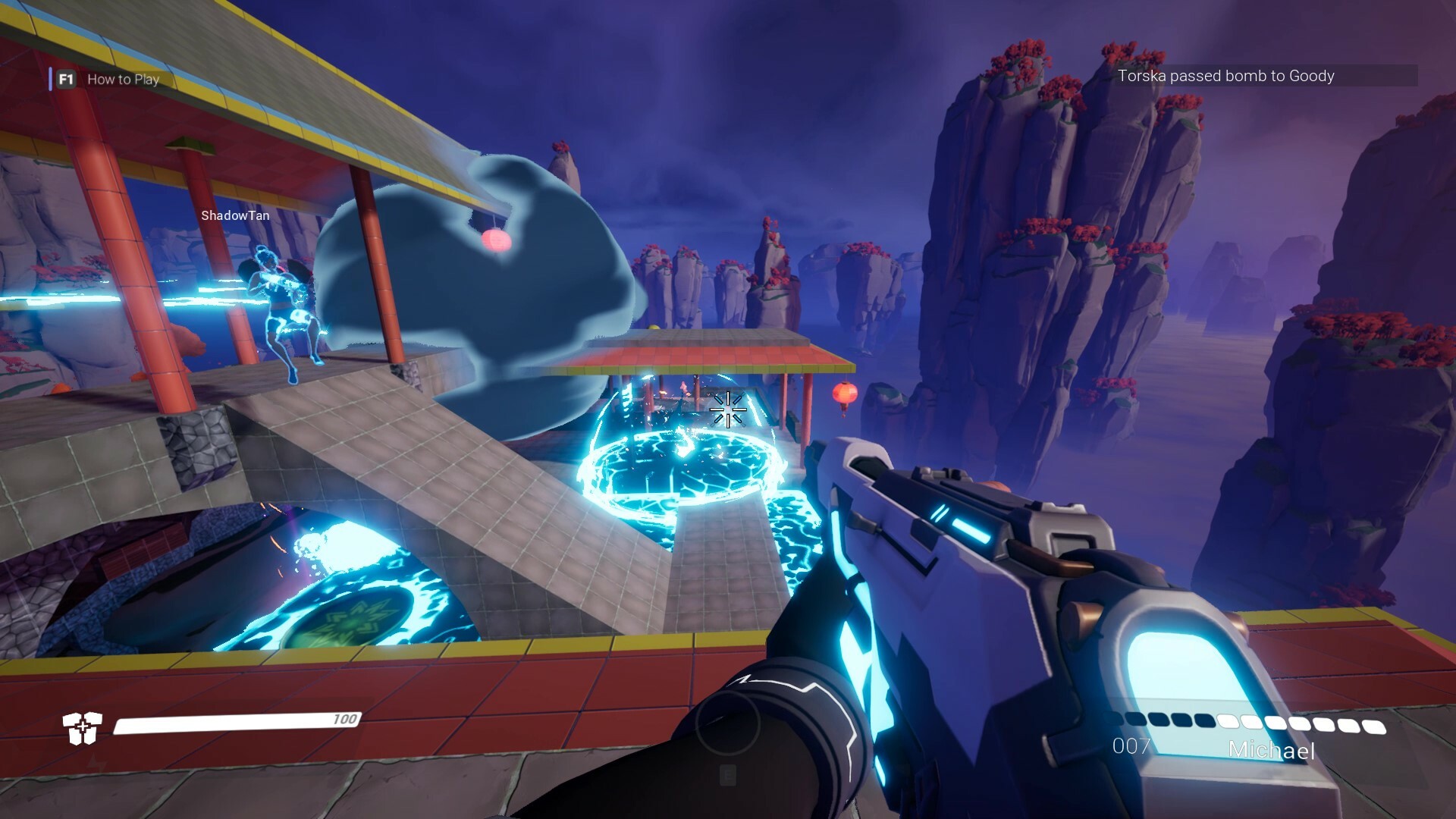Image resolution: width=1456 pixels, height=819 pixels.
Task: Click the kill feed message about Torska and Goody
Action: pyautogui.click(x=1227, y=77)
